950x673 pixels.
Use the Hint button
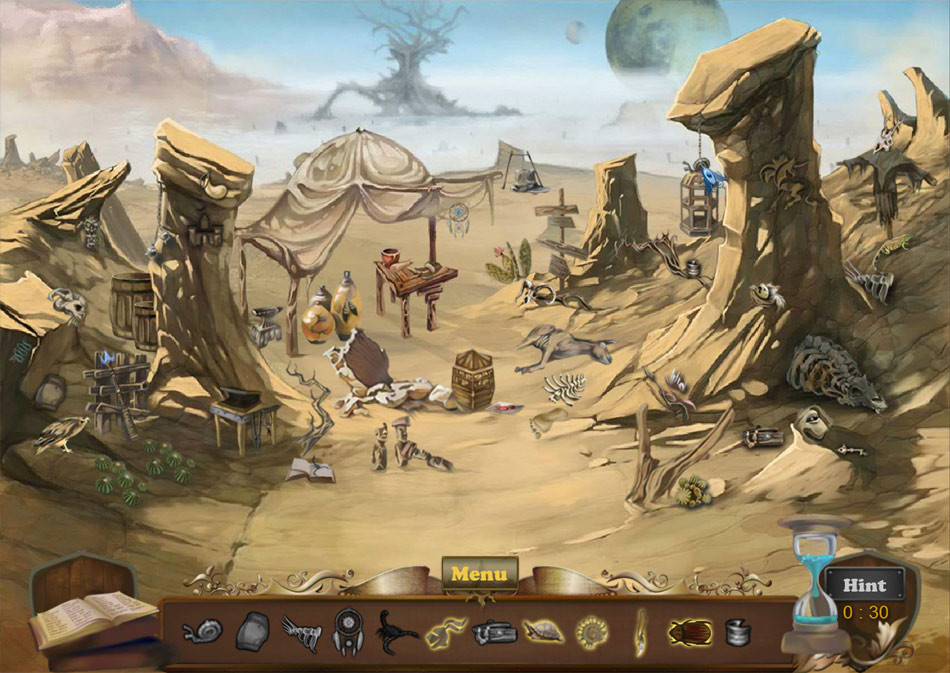864,585
